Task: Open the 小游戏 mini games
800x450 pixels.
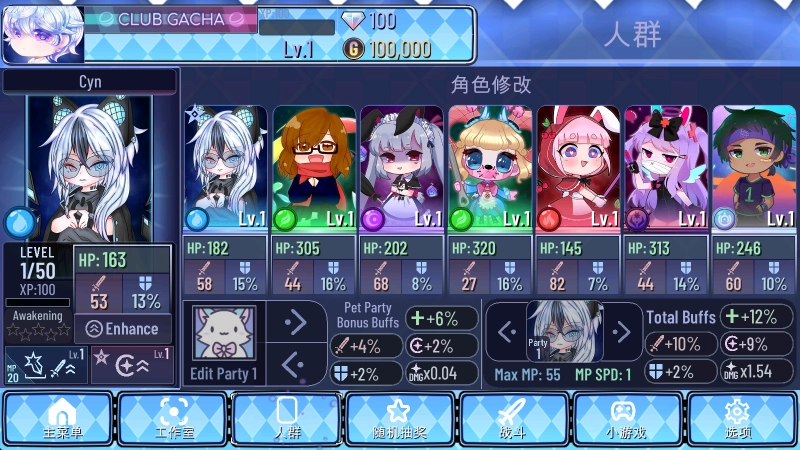Action: (x=627, y=418)
